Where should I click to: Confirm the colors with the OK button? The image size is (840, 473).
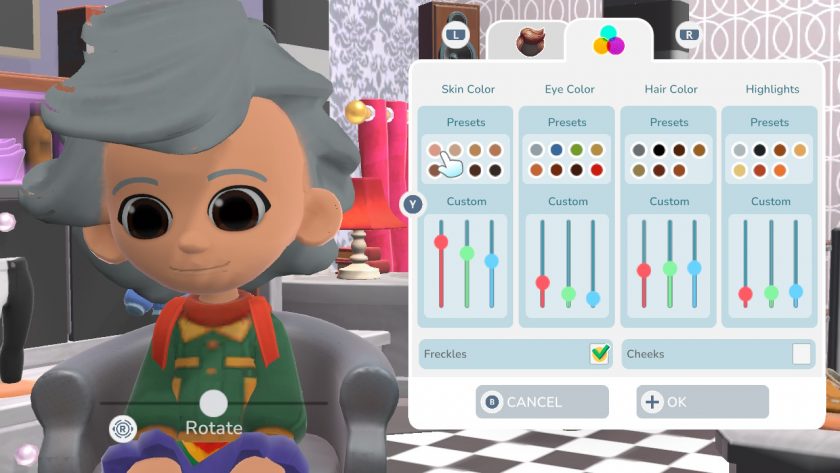click(x=702, y=402)
